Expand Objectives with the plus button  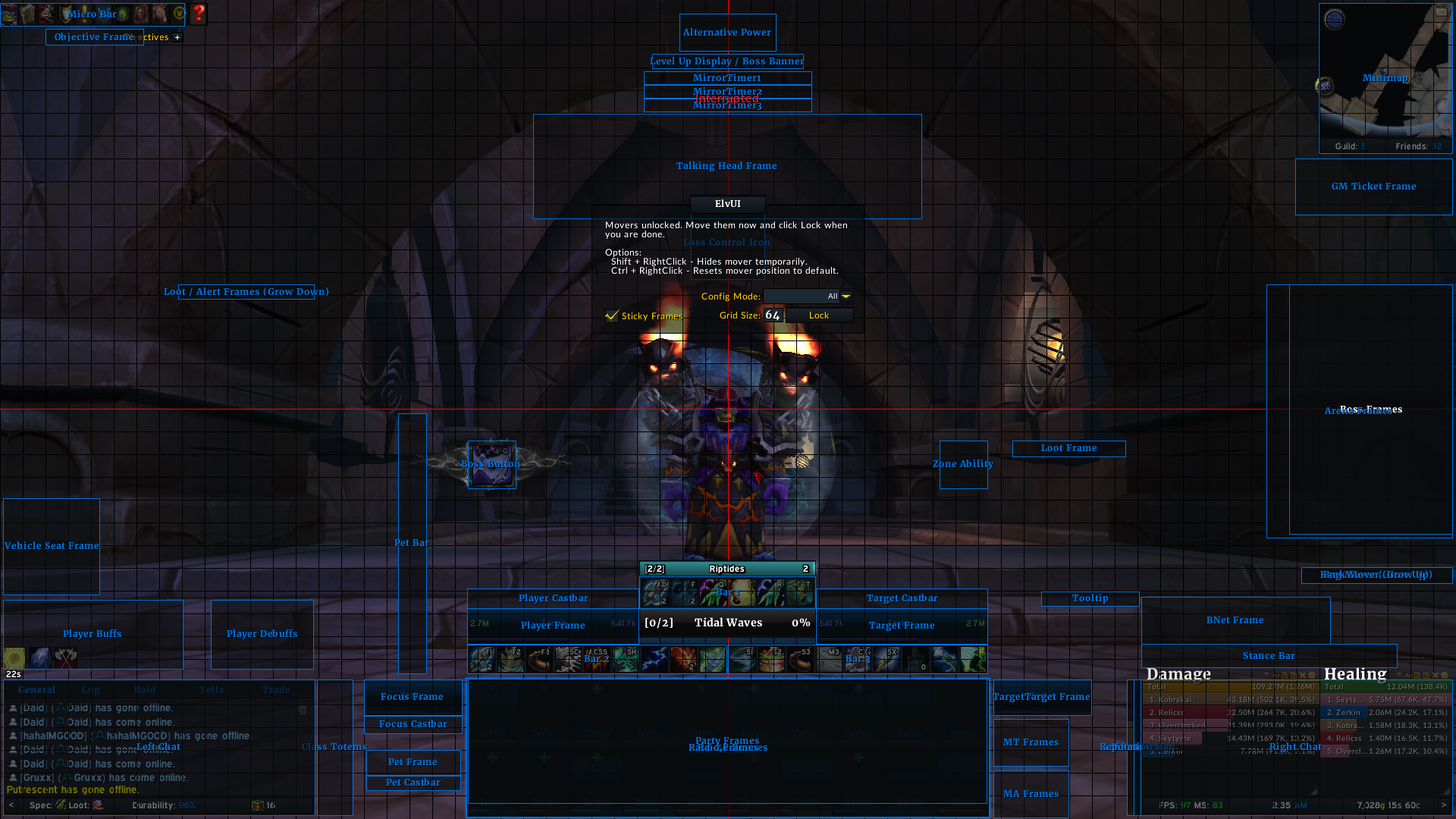[x=177, y=36]
